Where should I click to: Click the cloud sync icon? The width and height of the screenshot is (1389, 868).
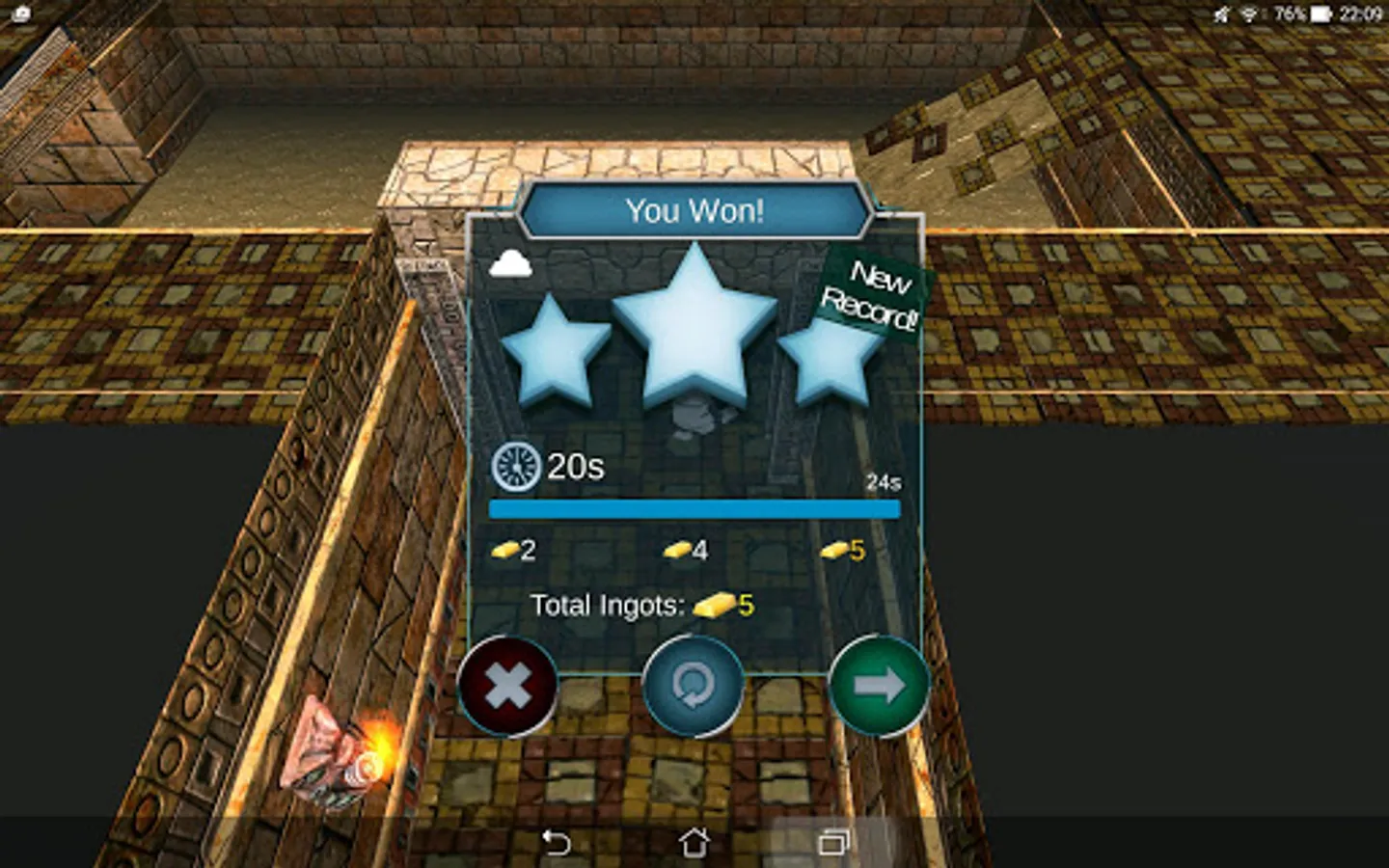tap(512, 261)
